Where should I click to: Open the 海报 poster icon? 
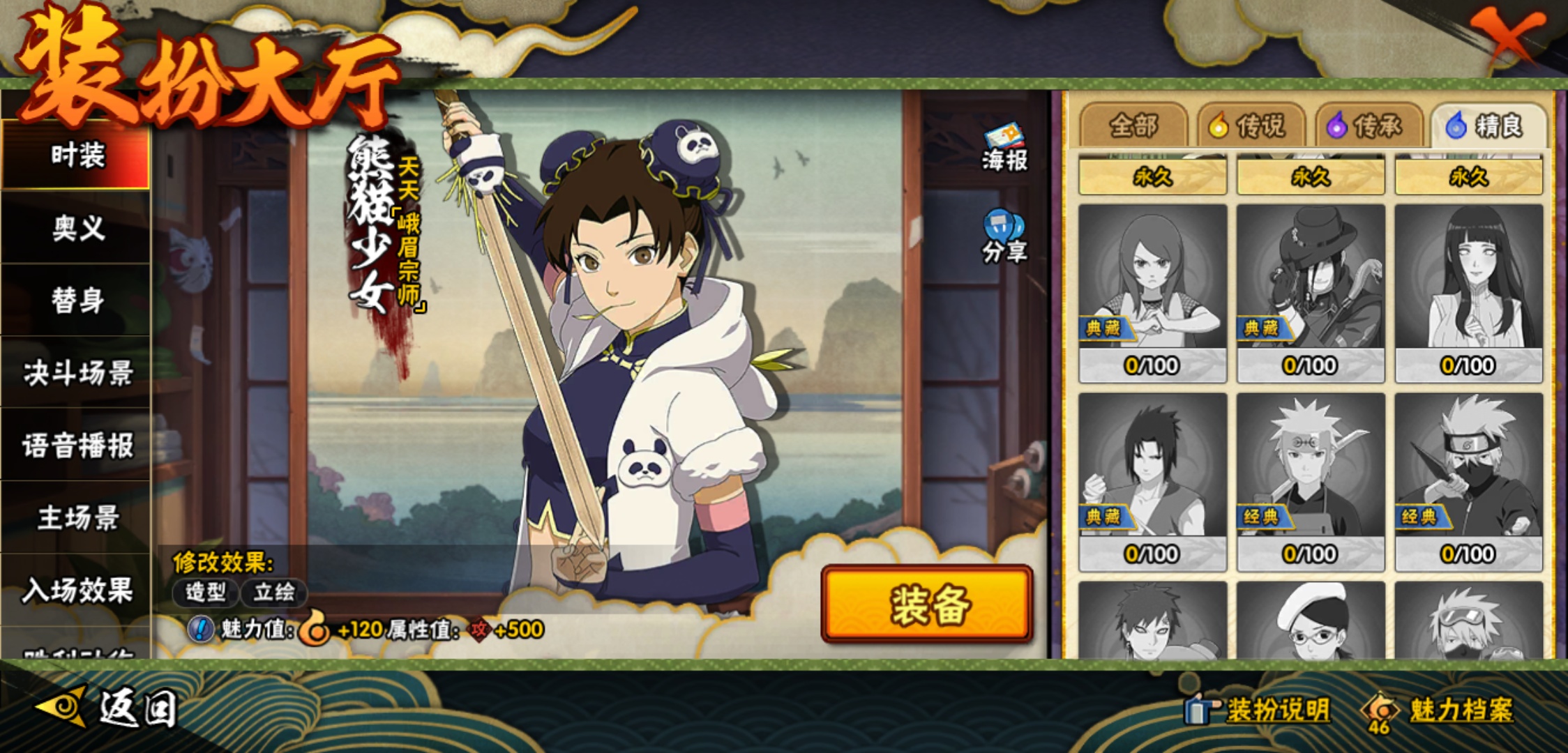point(1004,147)
